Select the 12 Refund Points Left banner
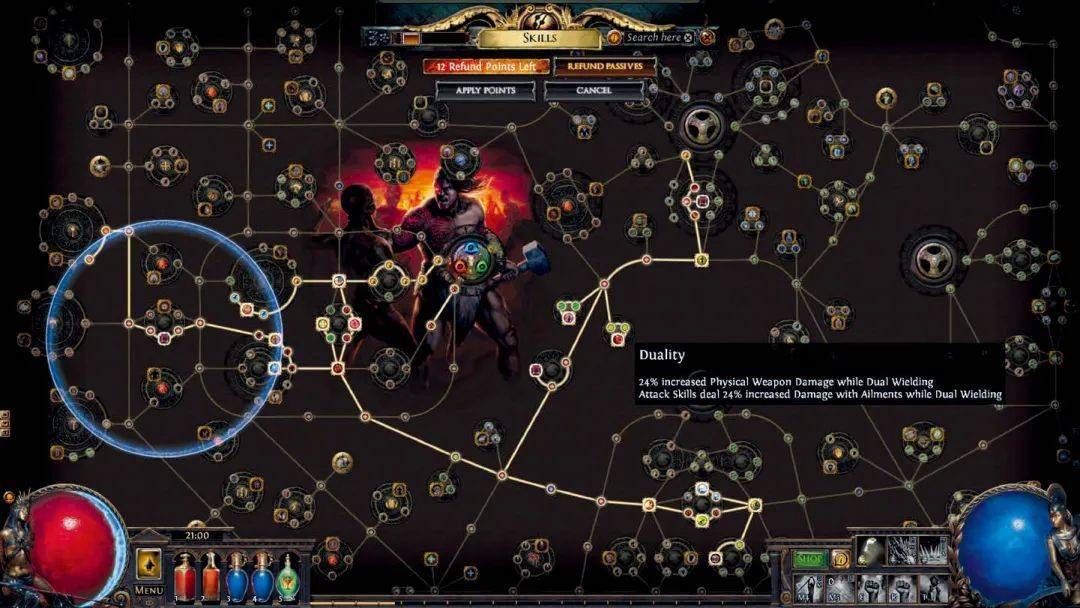The height and width of the screenshot is (608, 1080). (486, 66)
